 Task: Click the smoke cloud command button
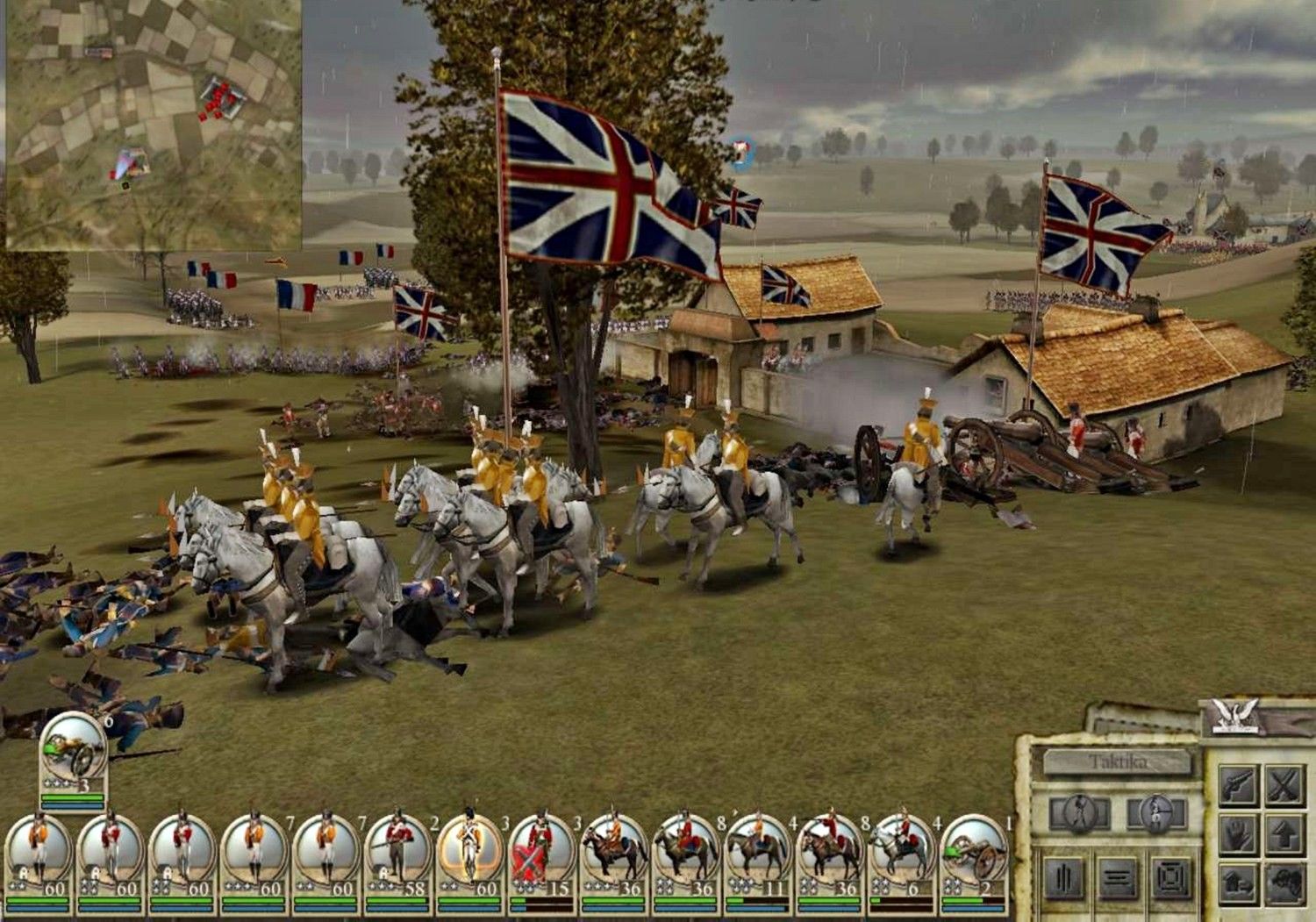(x=1284, y=883)
